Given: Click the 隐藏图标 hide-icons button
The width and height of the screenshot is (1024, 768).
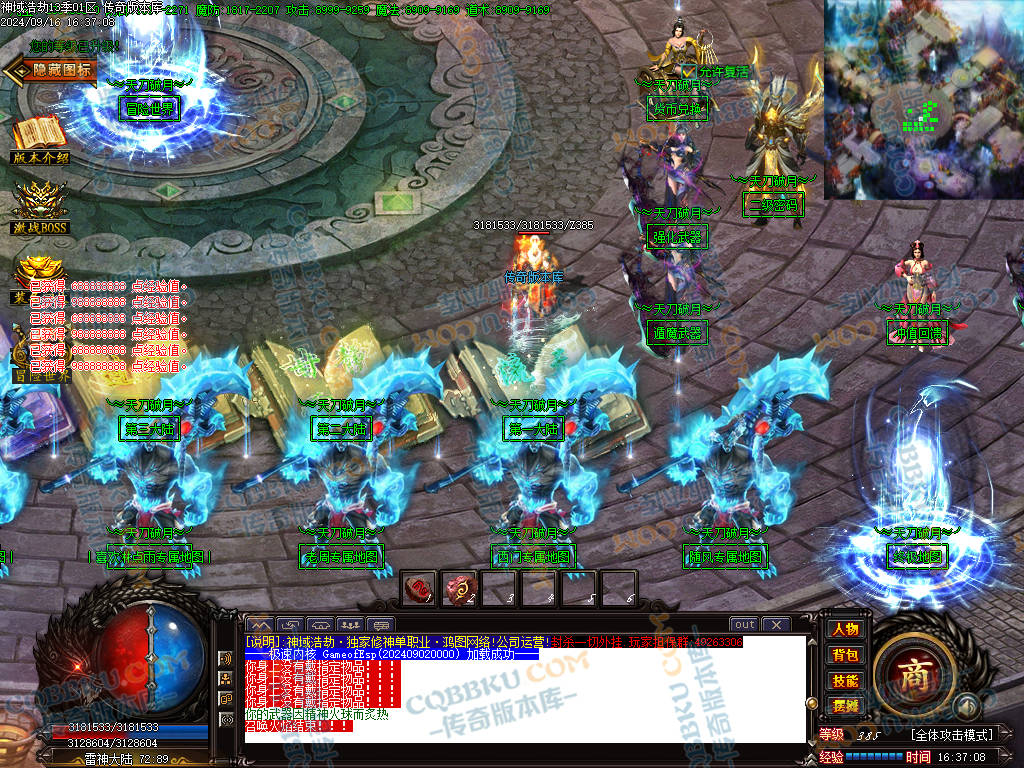Looking at the screenshot, I should coord(52,70).
